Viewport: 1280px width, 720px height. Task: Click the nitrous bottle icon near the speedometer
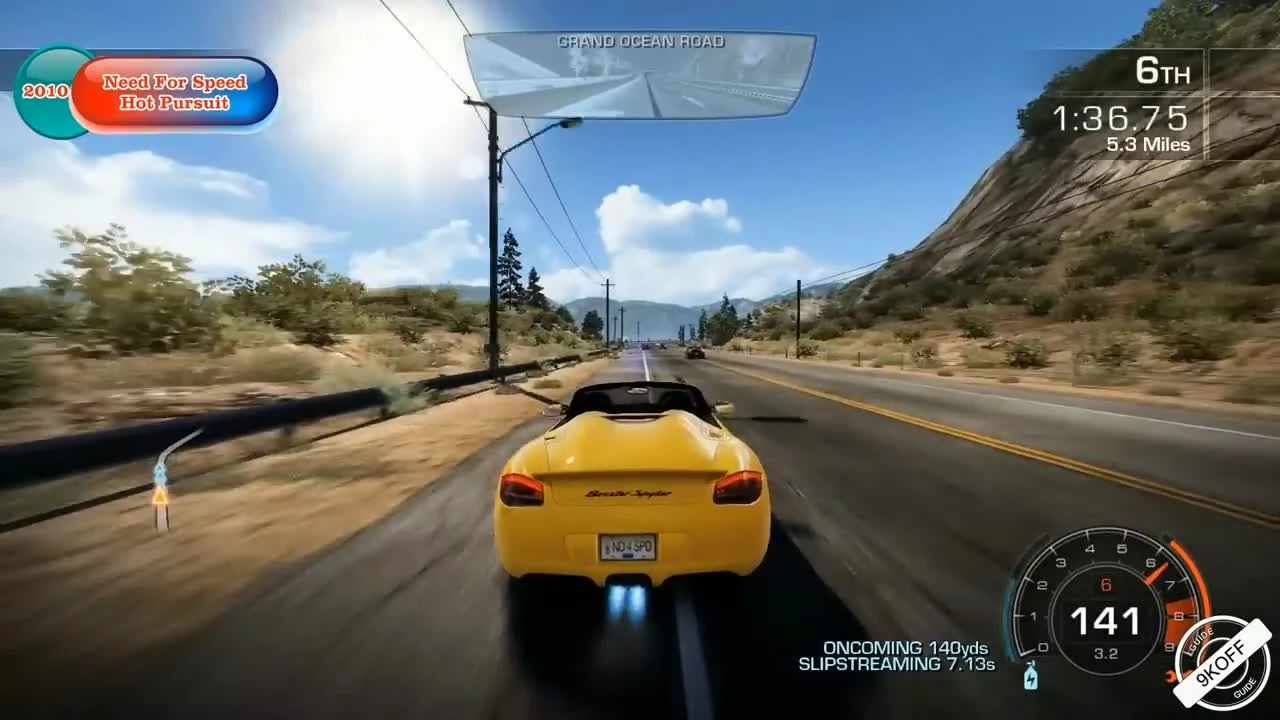point(1029,676)
